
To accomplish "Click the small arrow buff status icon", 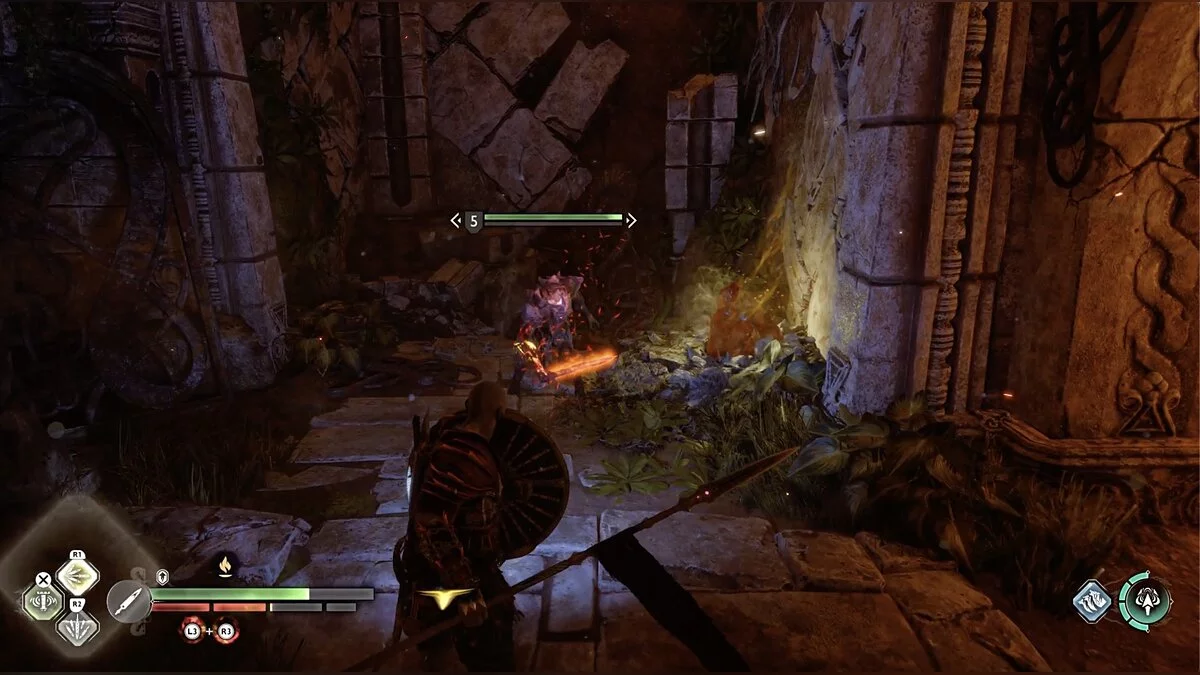I will pos(162,577).
